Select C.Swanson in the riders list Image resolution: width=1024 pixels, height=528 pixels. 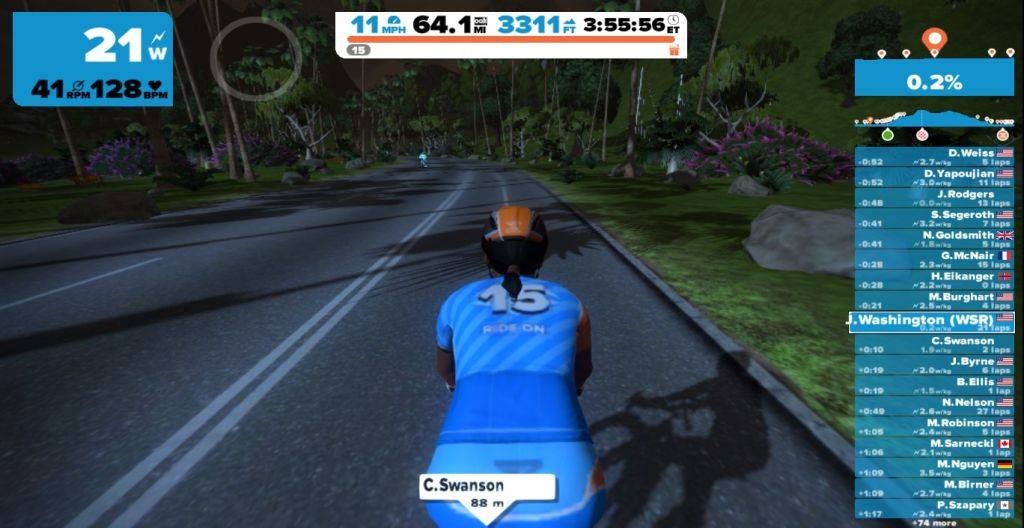coord(934,345)
